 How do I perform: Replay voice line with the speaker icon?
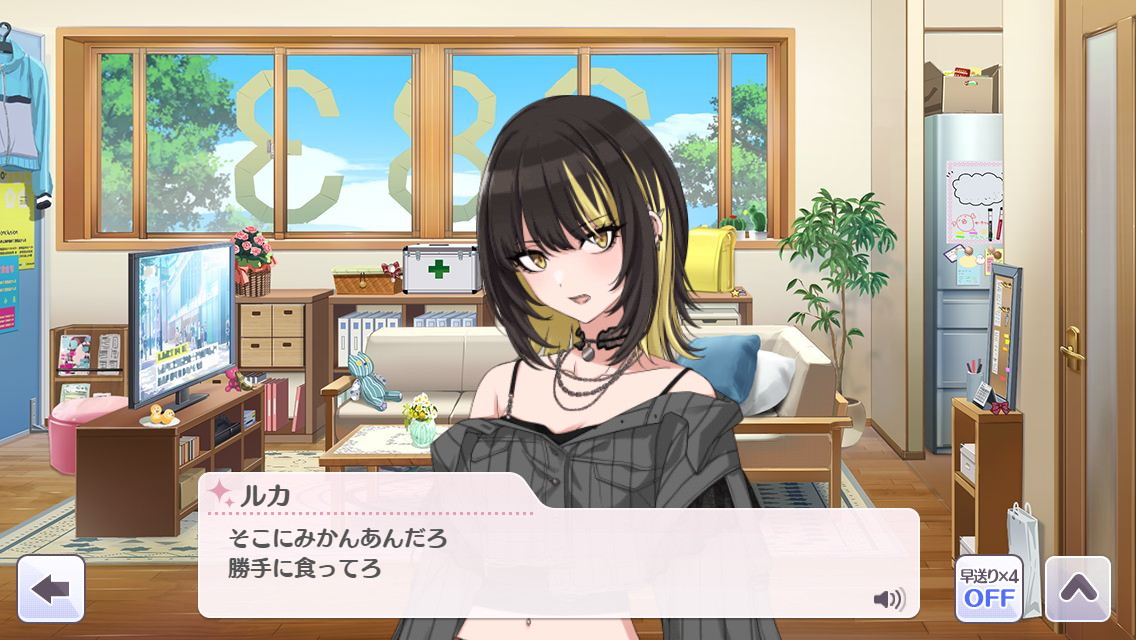coord(888,599)
